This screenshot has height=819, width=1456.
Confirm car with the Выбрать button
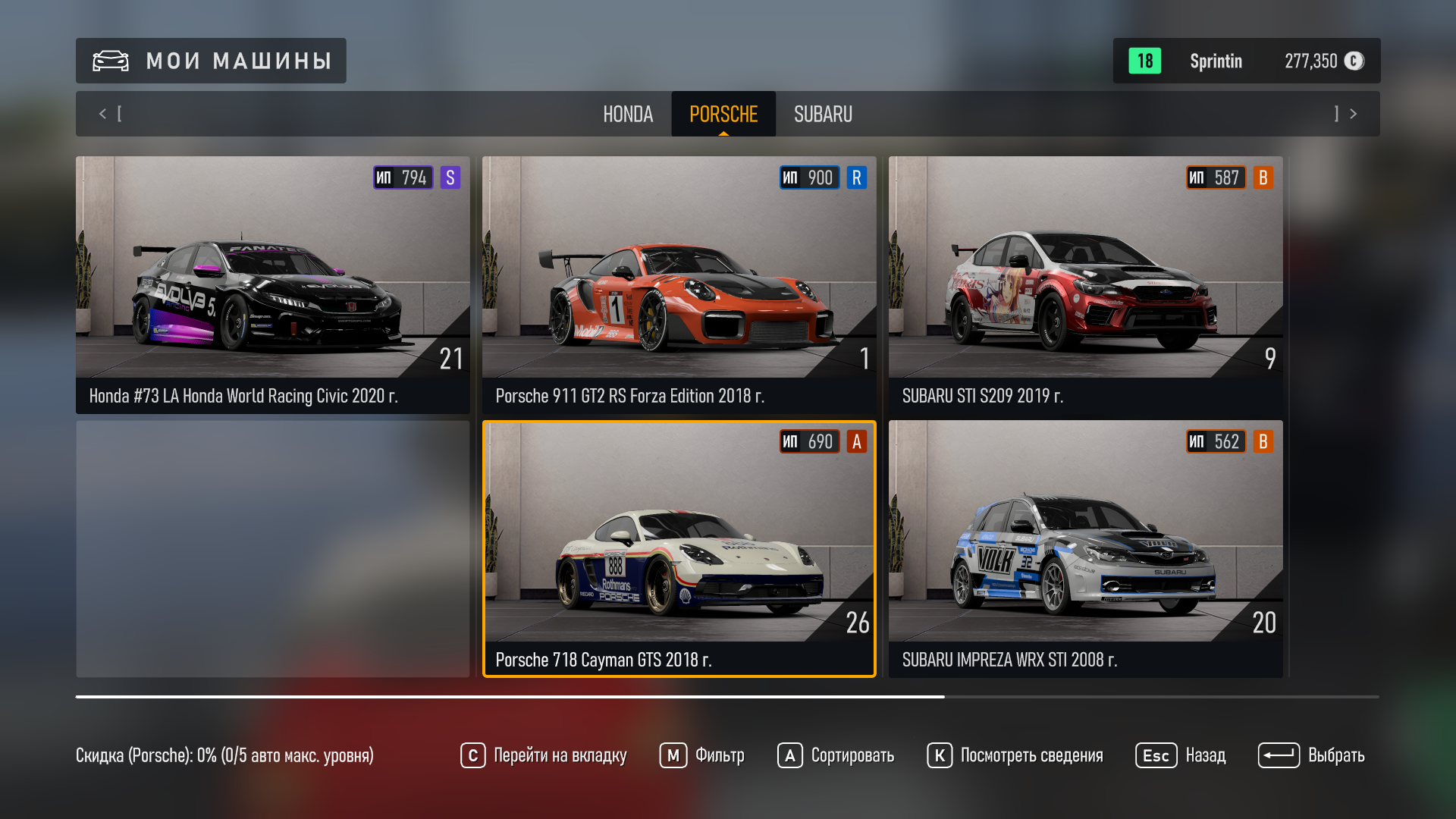(1311, 755)
